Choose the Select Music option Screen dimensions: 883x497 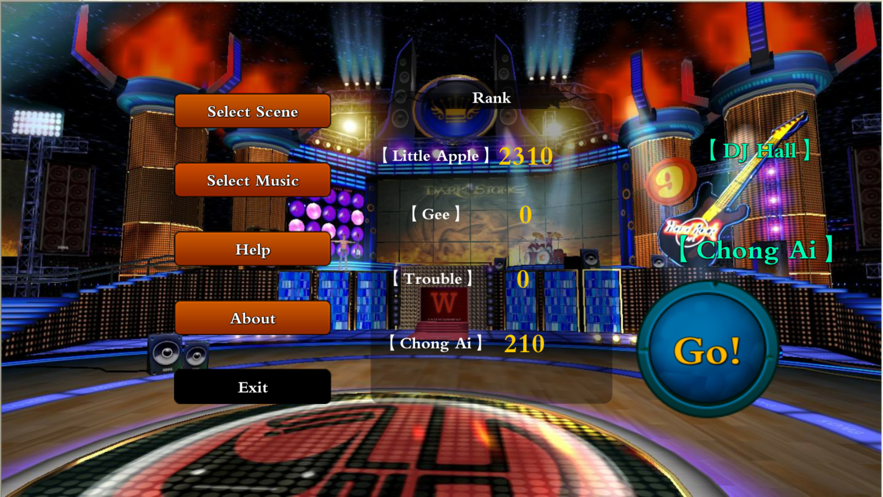click(252, 181)
